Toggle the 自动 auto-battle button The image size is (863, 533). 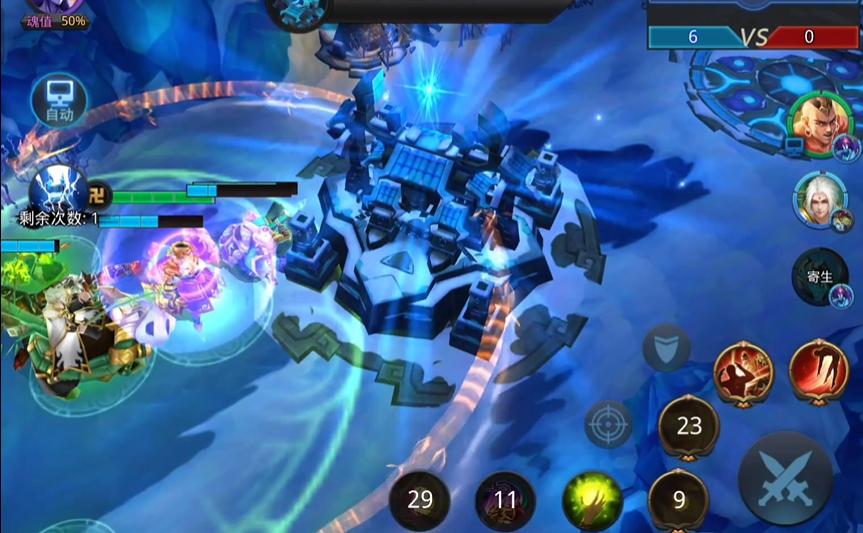59,100
